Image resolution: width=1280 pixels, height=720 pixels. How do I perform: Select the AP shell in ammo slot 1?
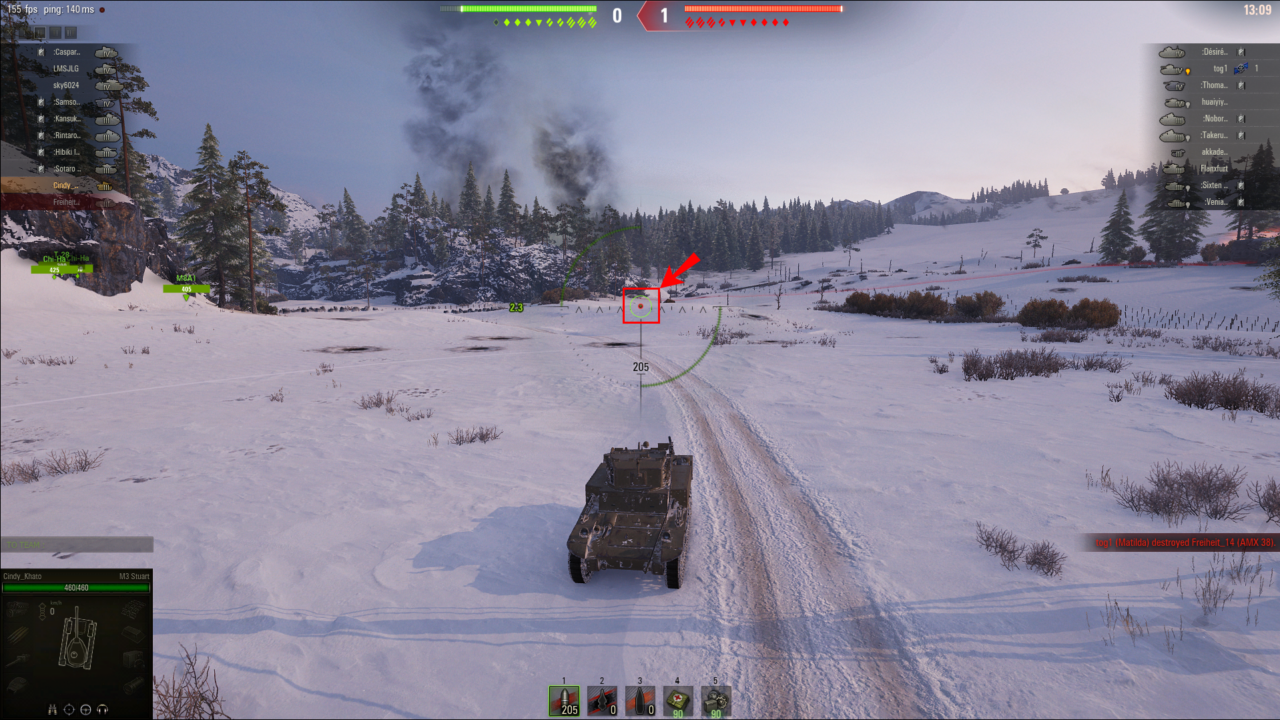click(562, 699)
